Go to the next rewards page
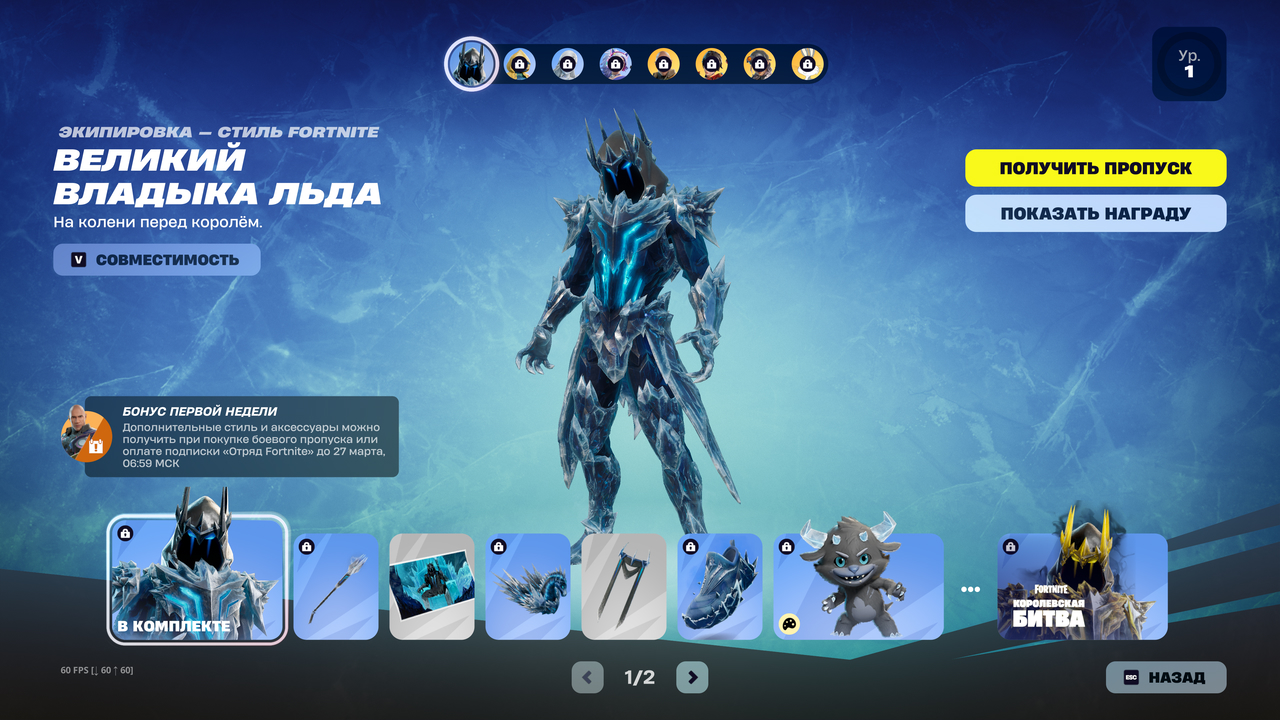Image resolution: width=1280 pixels, height=720 pixels. coord(692,677)
